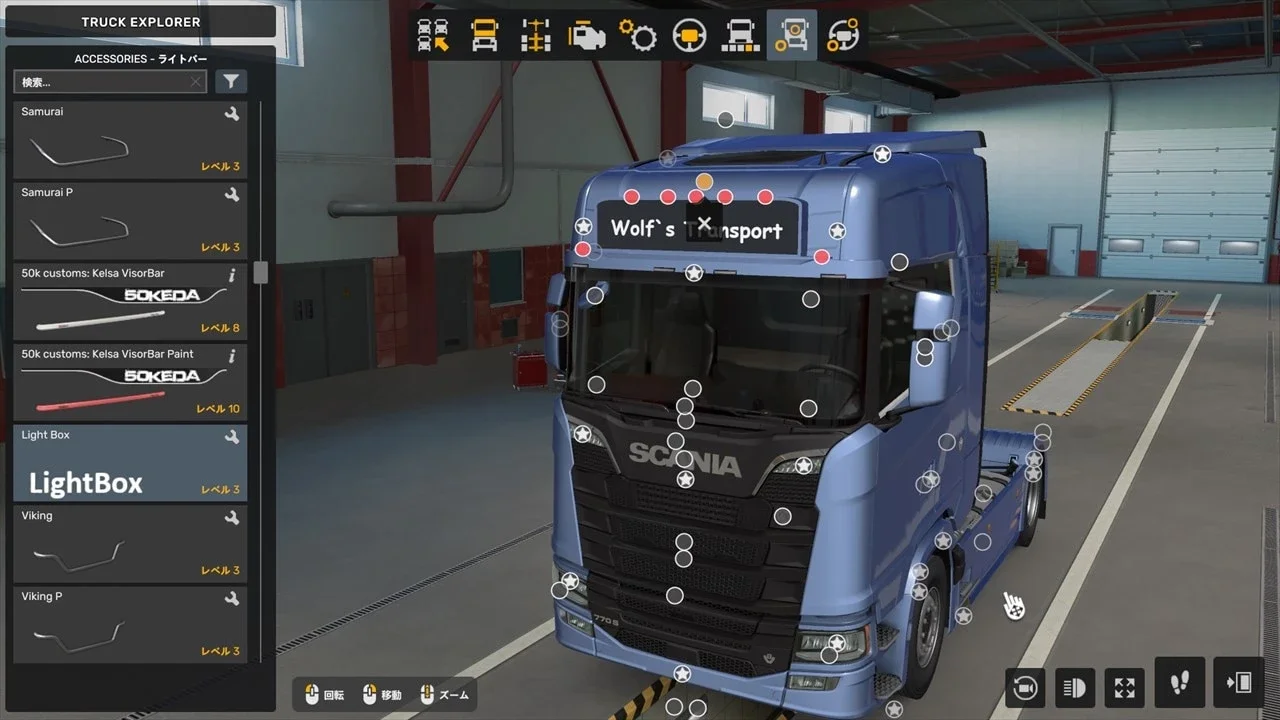Enable fullscreen view mode
The image size is (1280, 720).
click(x=1124, y=687)
